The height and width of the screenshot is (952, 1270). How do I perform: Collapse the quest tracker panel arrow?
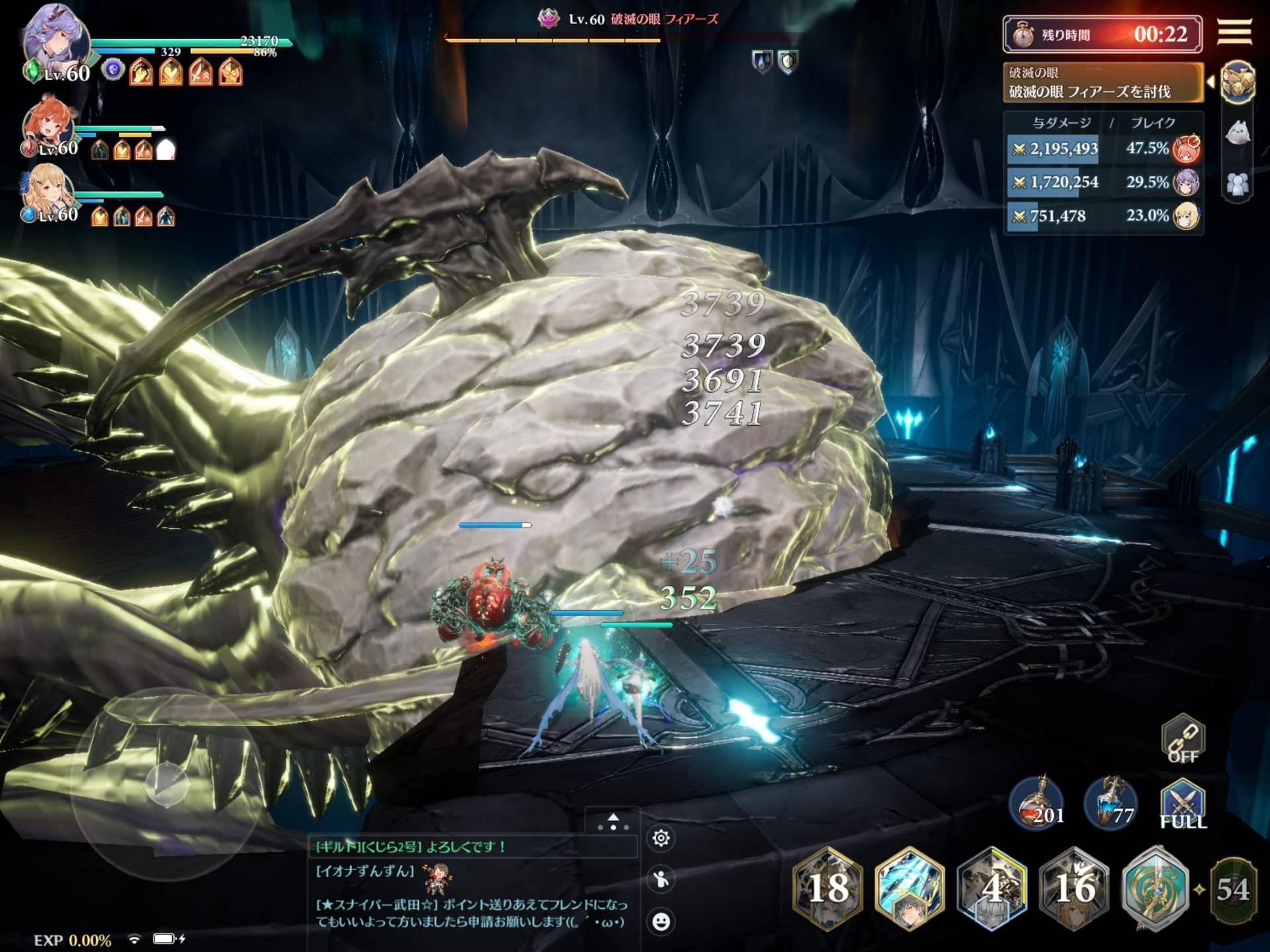1210,82
